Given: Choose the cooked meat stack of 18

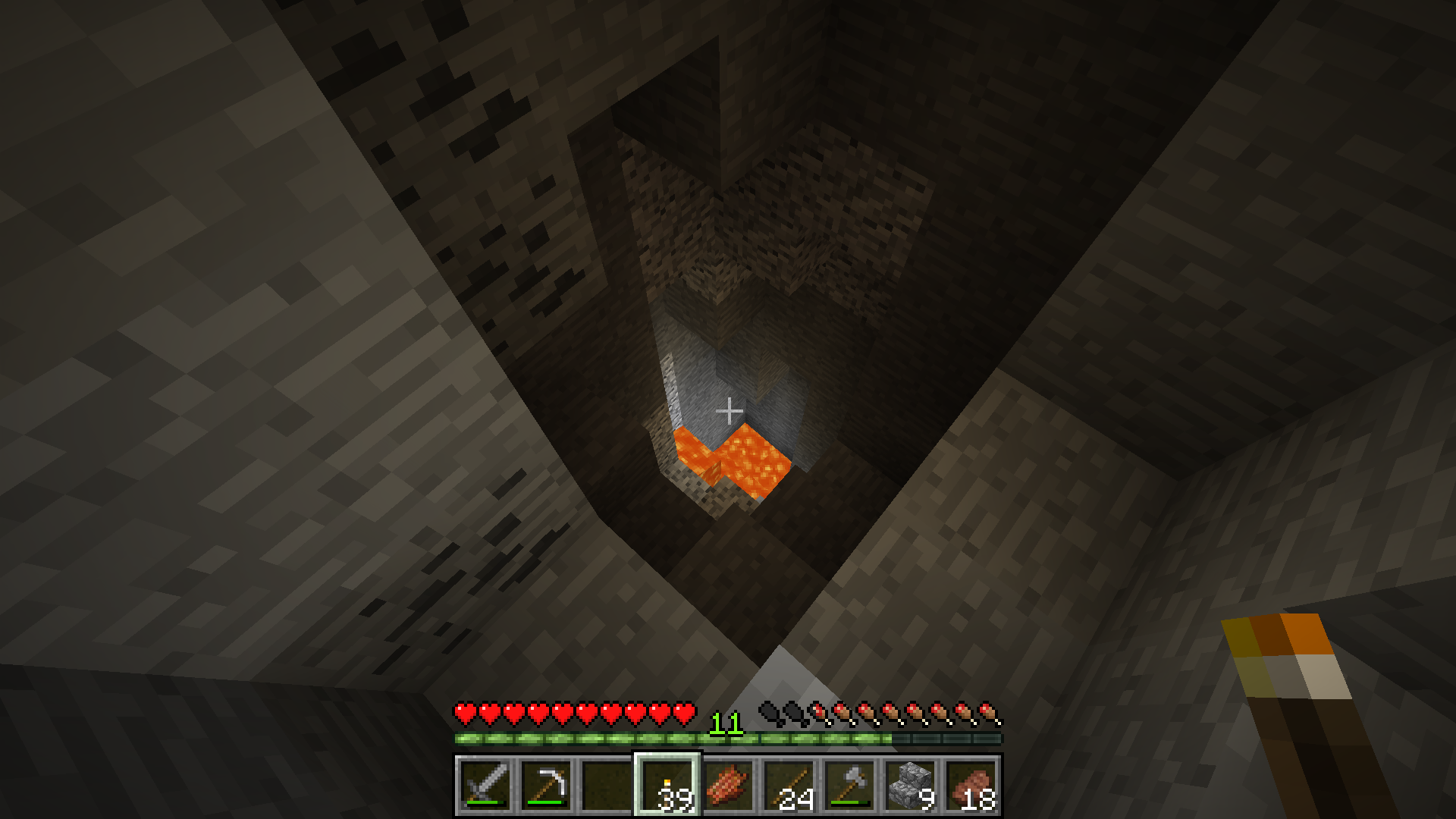Looking at the screenshot, I should click(971, 785).
